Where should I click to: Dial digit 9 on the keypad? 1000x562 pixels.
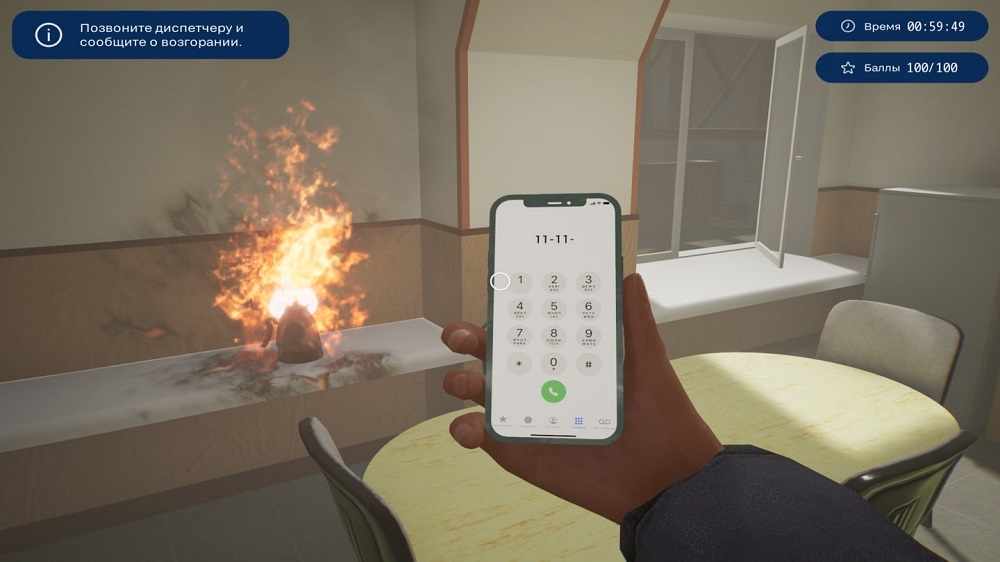(x=588, y=336)
